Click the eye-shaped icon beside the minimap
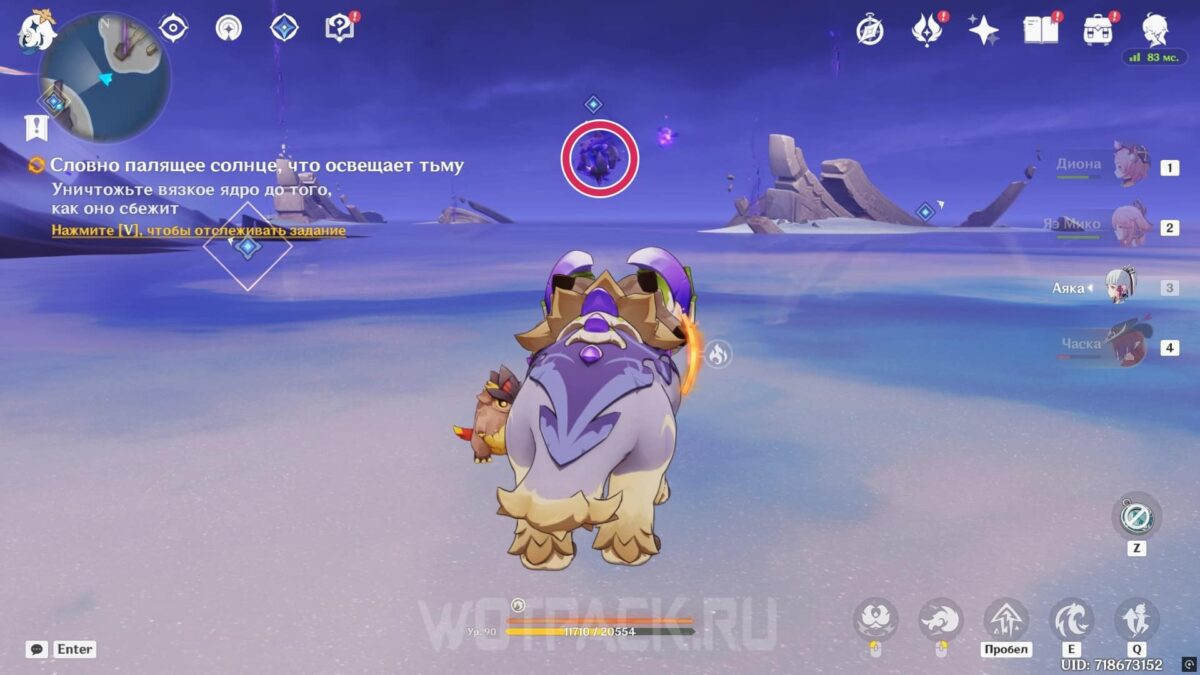This screenshot has width=1200, height=675. point(174,28)
